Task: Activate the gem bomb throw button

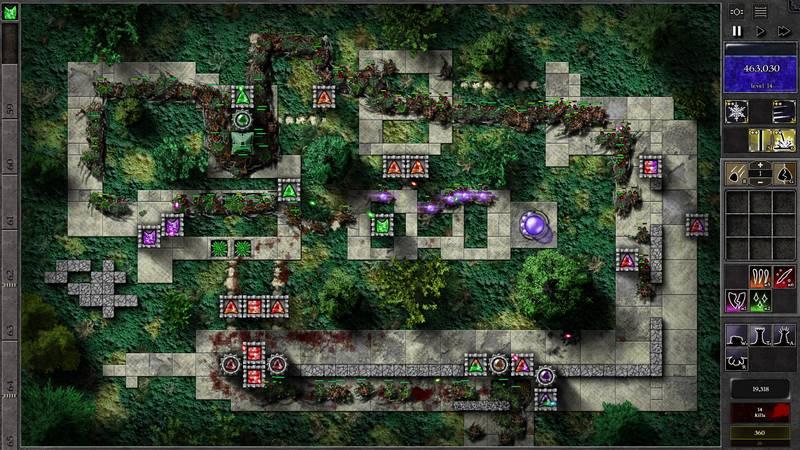Action: click(737, 173)
